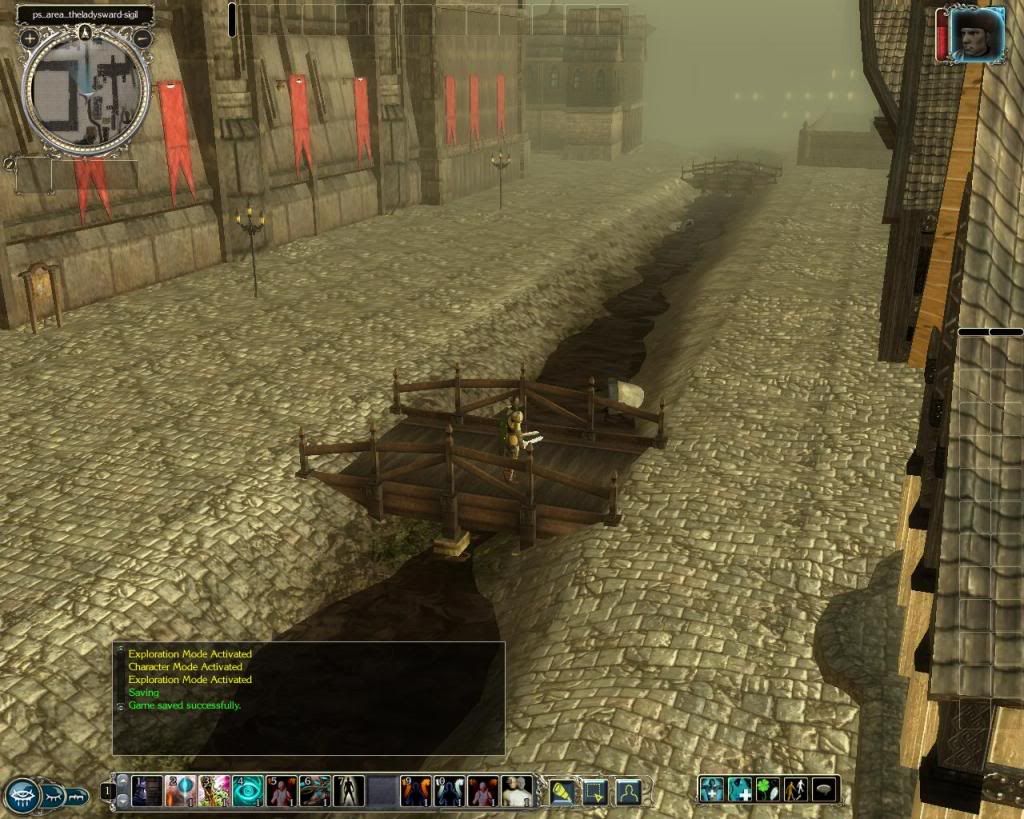Use hotbar slot 1
Viewport: 1024px width, 819px height.
point(147,791)
